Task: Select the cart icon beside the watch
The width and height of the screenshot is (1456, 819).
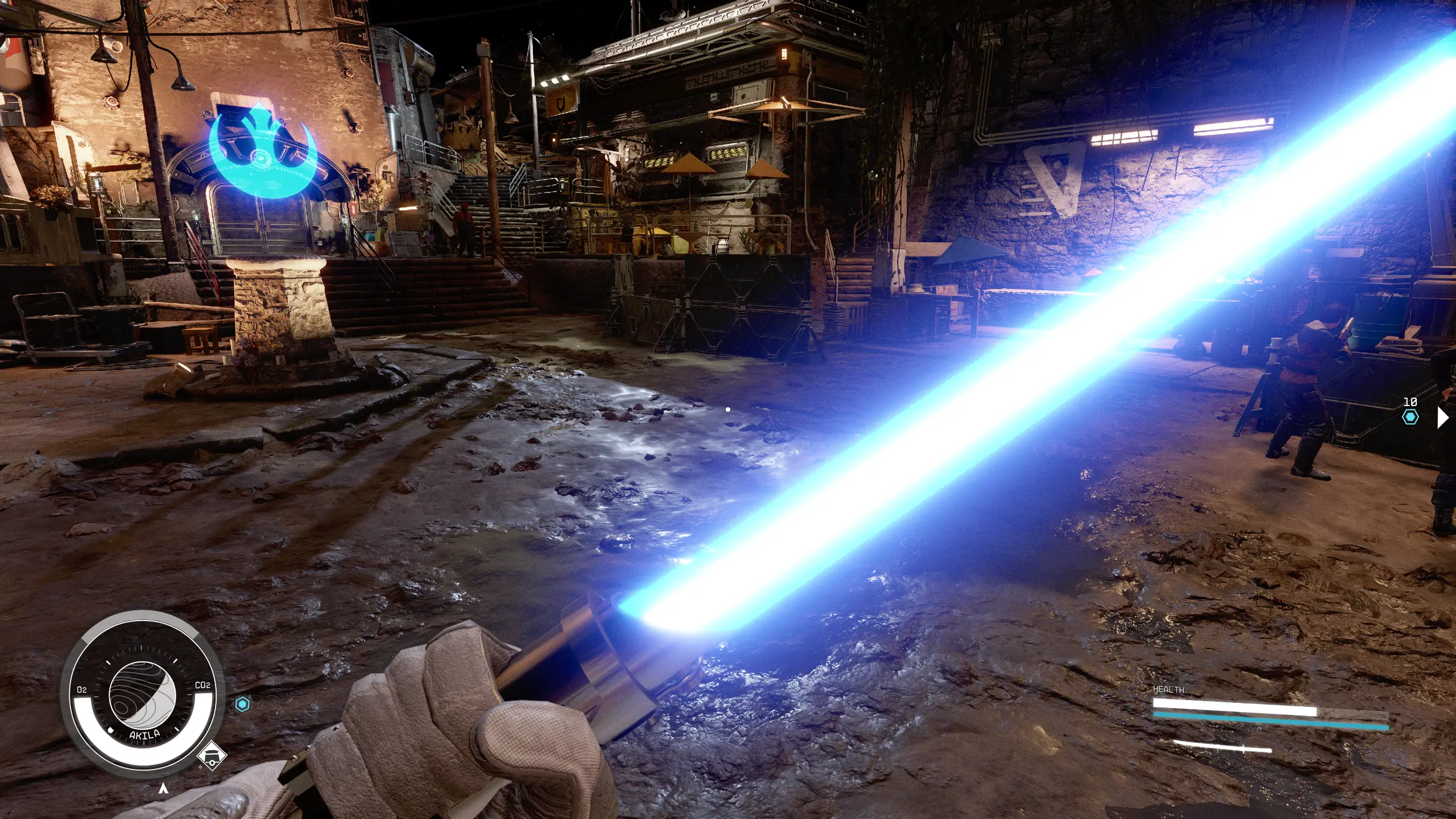Action: coord(212,756)
